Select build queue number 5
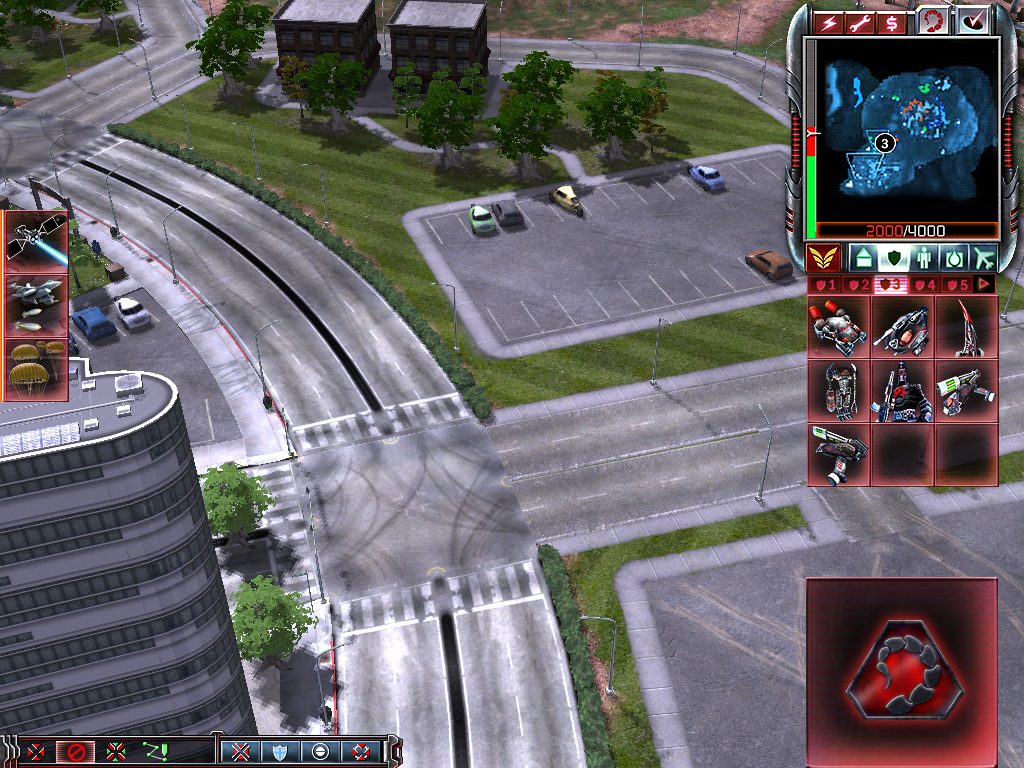Screen dimensions: 1024x768 click(957, 285)
